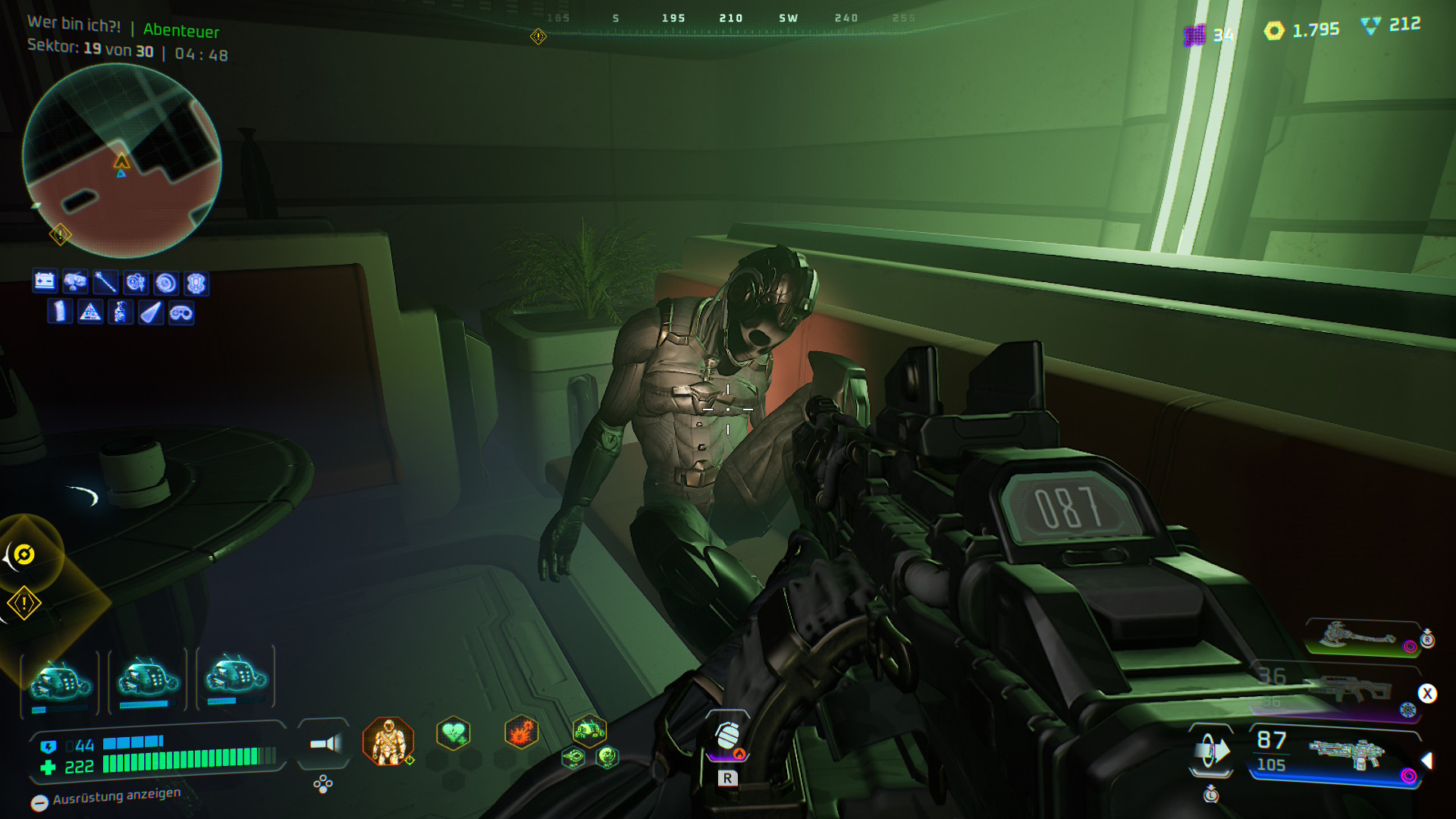This screenshot has height=819, width=1456.
Task: Click the grenade icon
Action: point(726,734)
